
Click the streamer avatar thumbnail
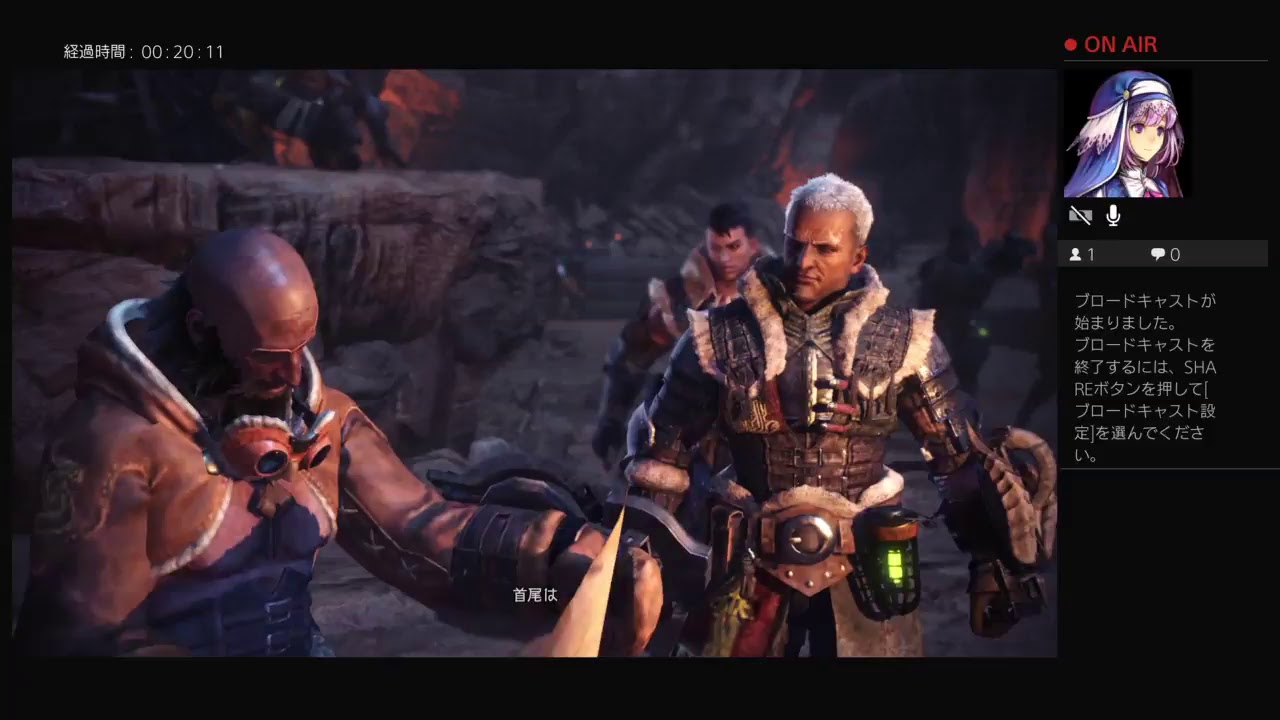pos(1127,131)
